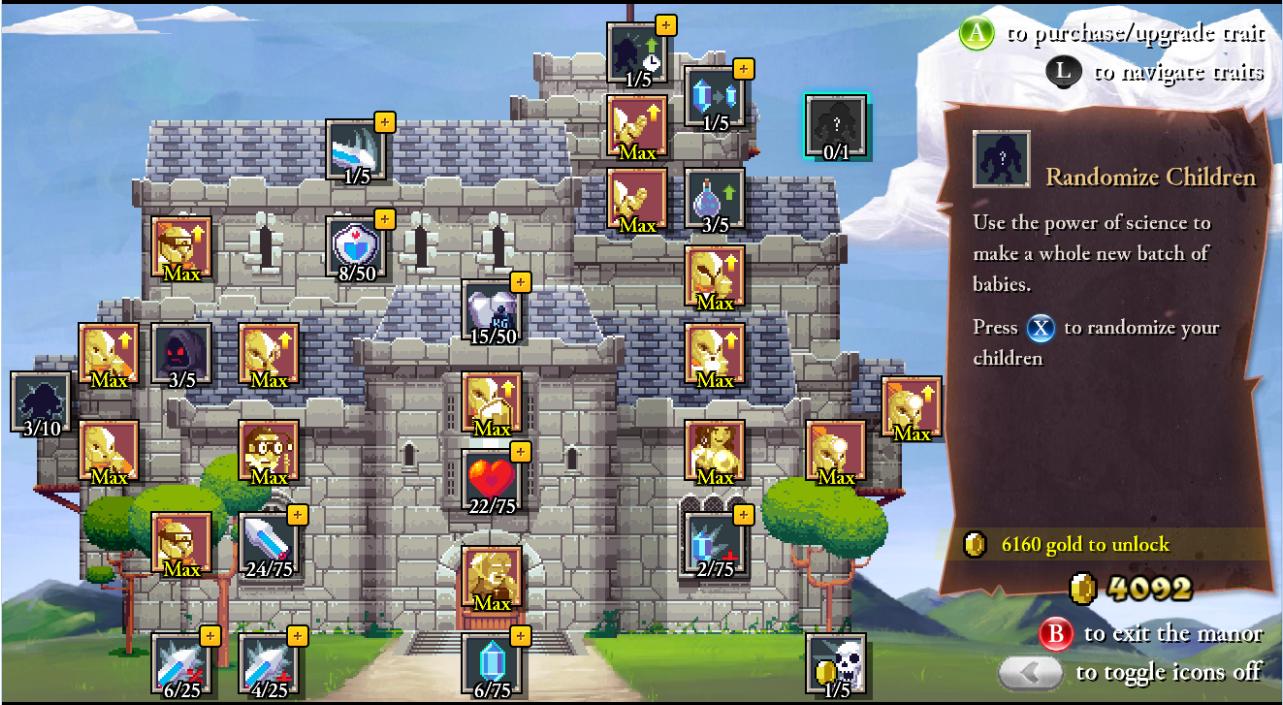Image resolution: width=1283 pixels, height=705 pixels.
Task: Select the Randomize Children trait icon
Action: (836, 126)
